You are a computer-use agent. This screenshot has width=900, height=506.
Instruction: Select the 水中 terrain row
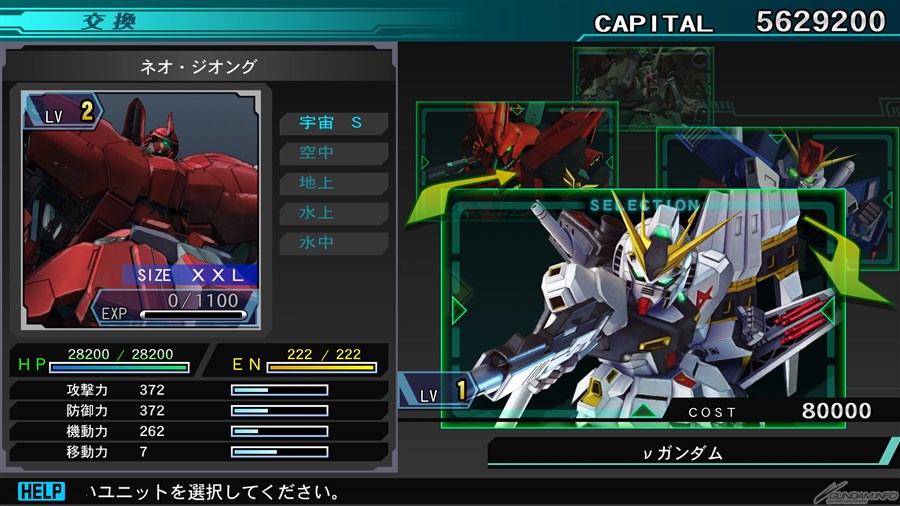(334, 243)
